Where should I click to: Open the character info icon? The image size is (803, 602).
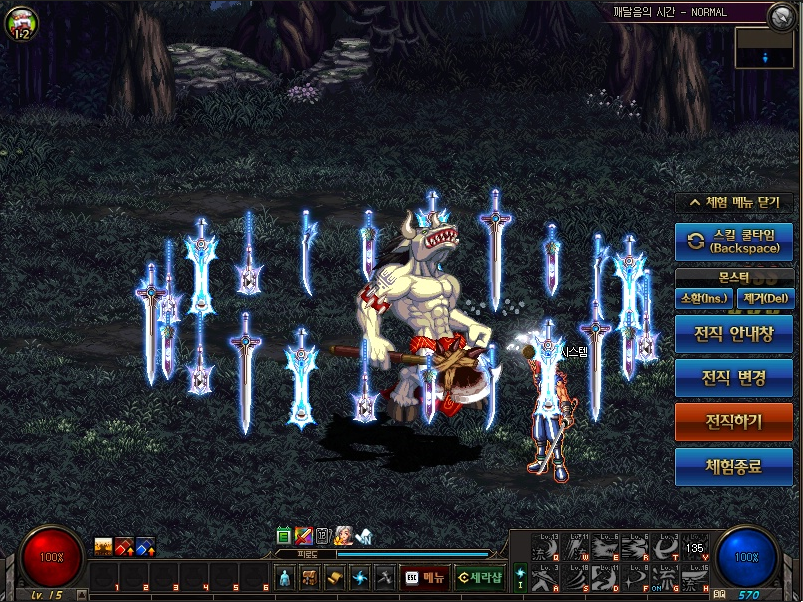click(x=284, y=577)
